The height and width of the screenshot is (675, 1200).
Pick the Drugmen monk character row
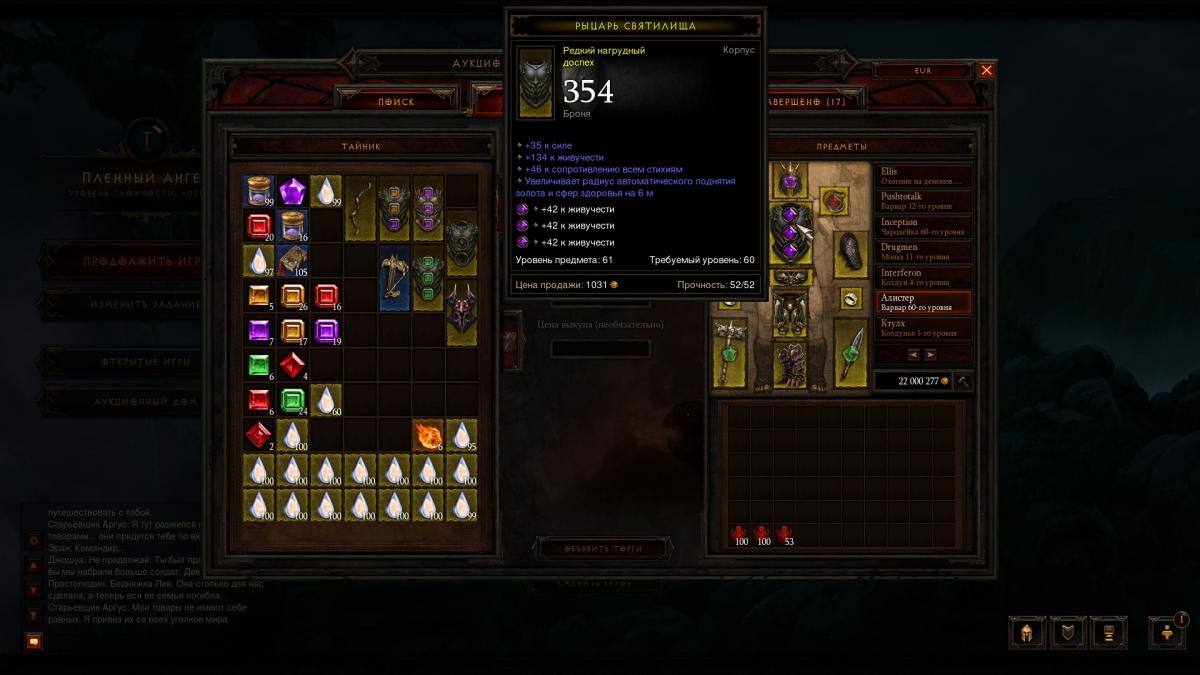click(x=923, y=252)
